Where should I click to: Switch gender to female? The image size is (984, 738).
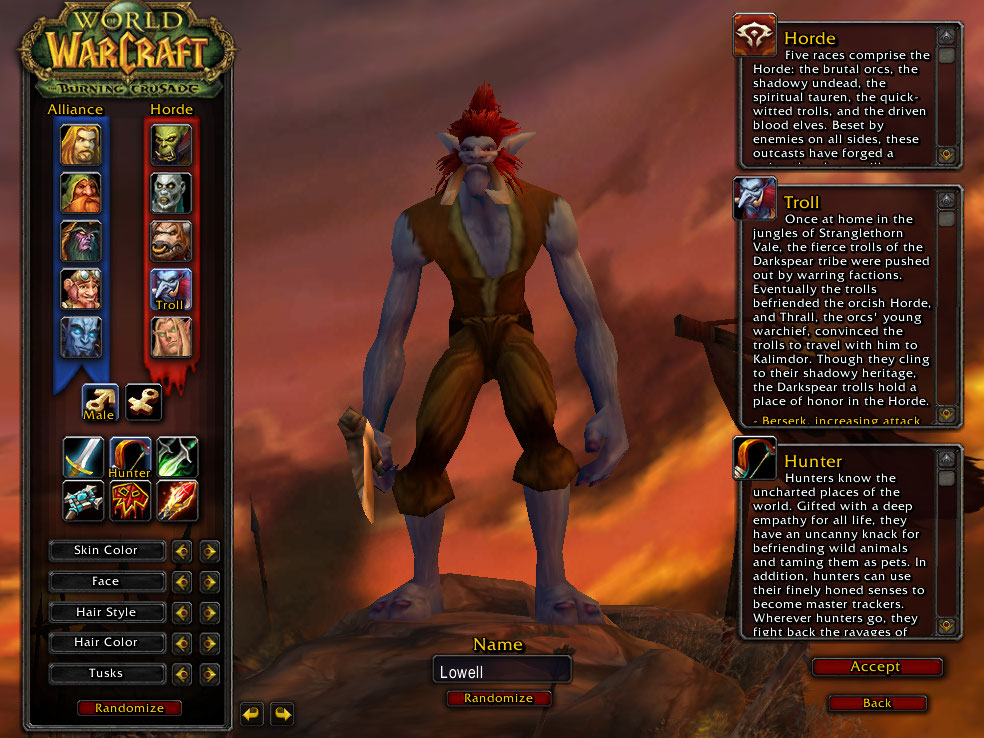[144, 402]
